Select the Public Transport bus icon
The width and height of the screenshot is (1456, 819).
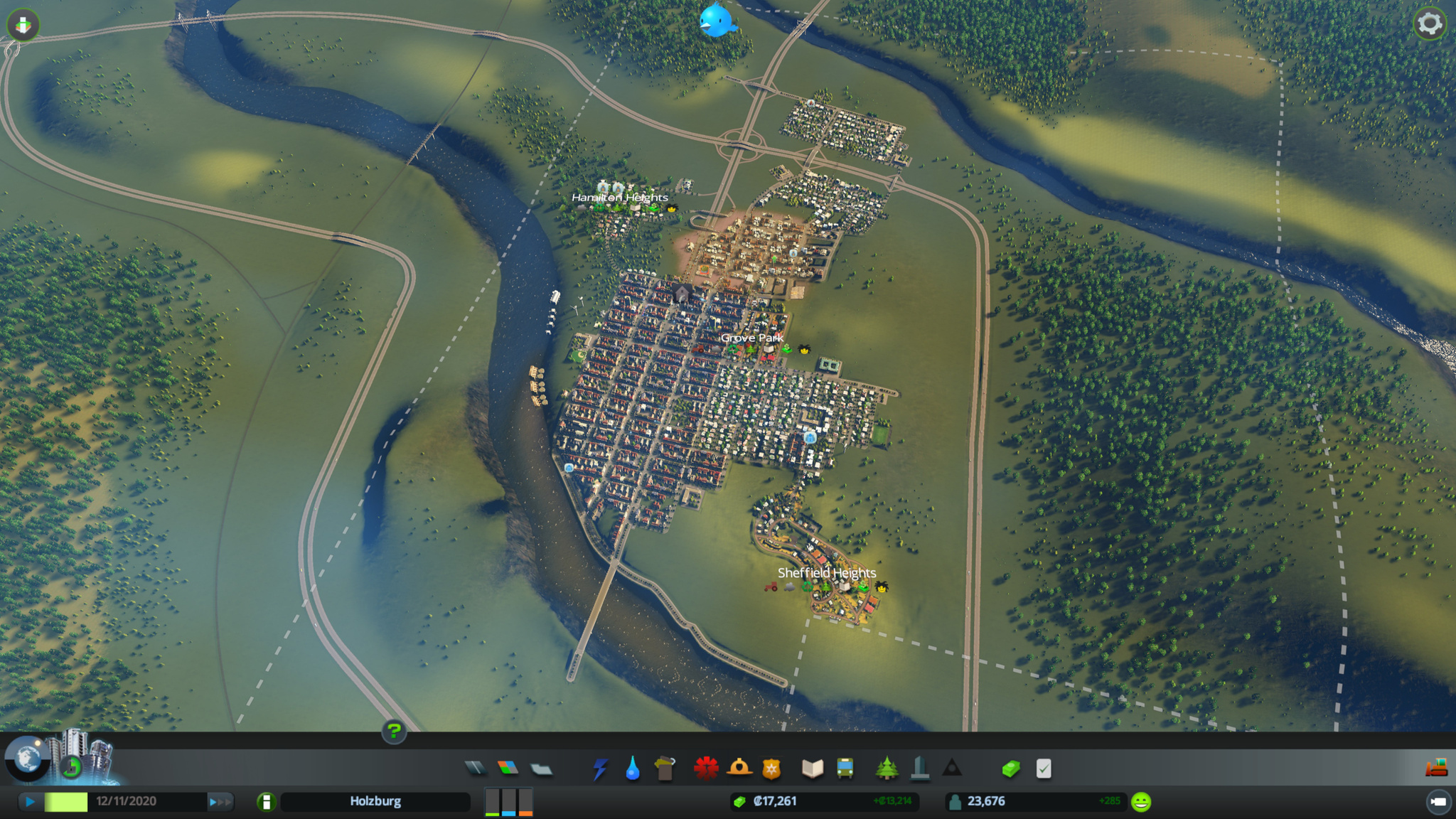[x=845, y=769]
